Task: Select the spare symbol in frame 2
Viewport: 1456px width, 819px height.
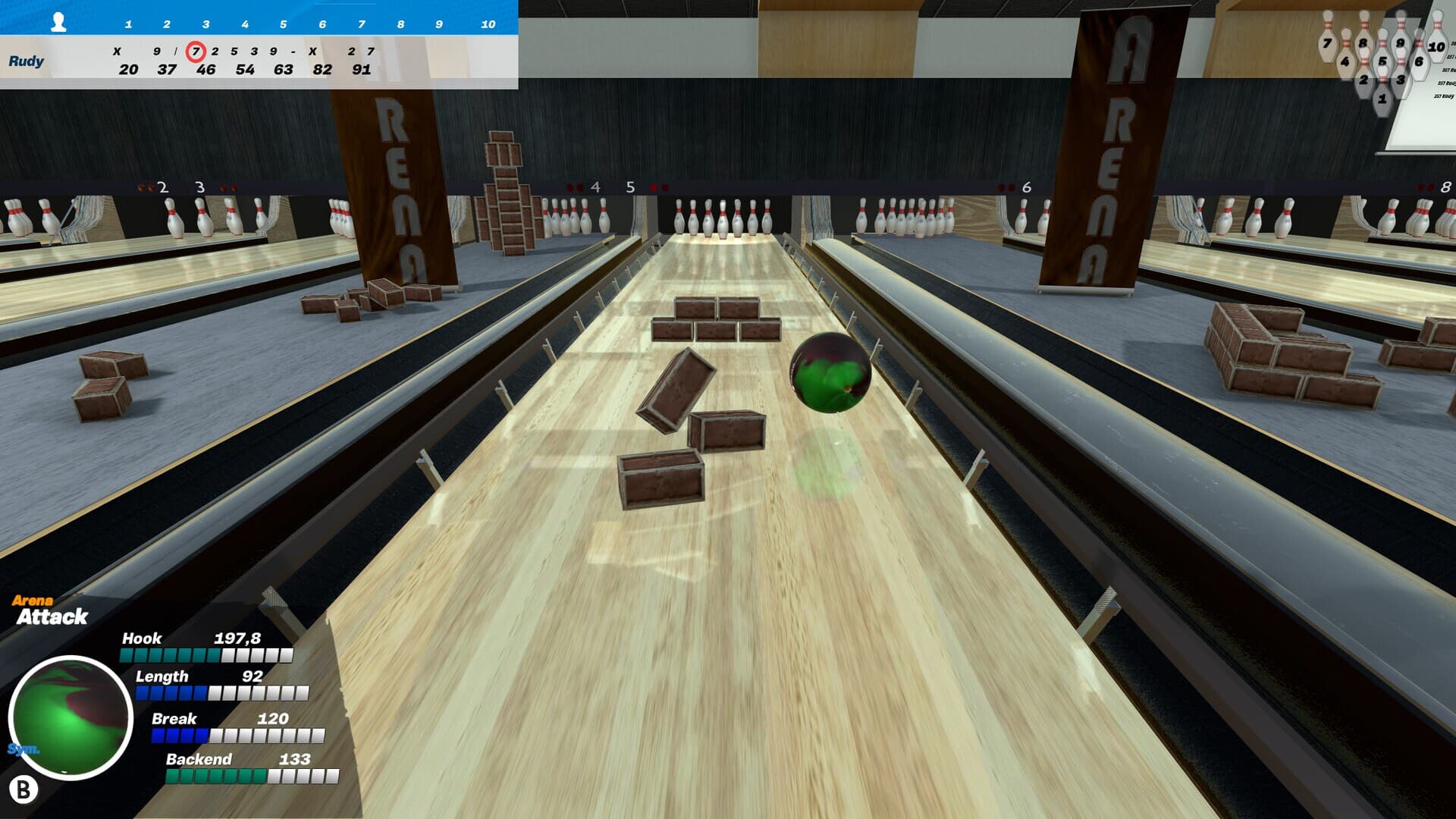Action: [177, 51]
